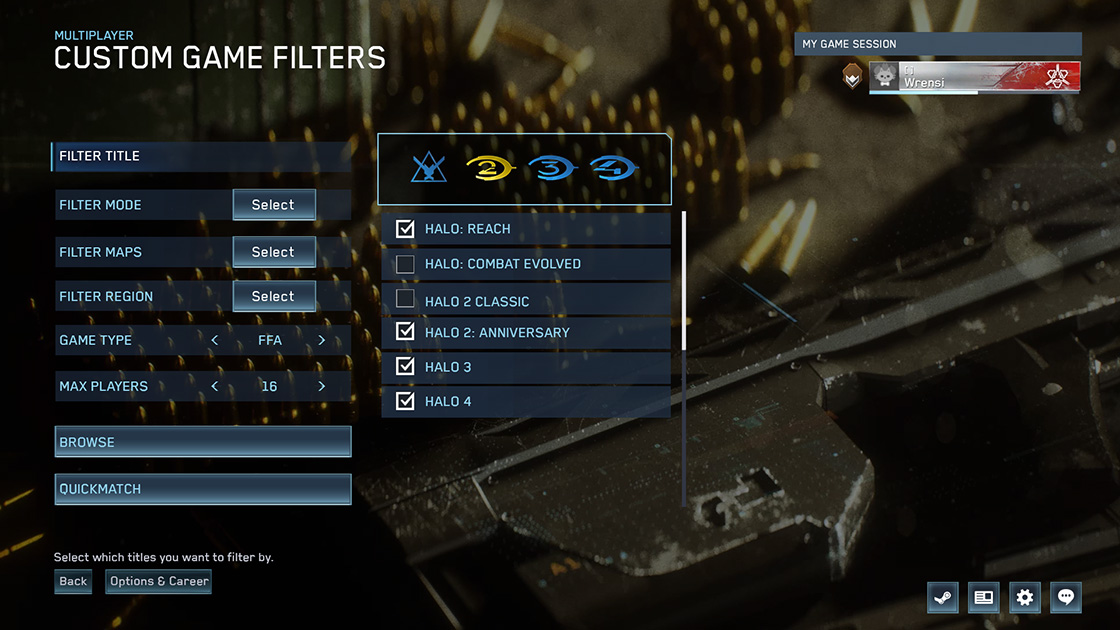Uncheck the Halo 3 title filter
The image size is (1120, 630).
pos(405,366)
